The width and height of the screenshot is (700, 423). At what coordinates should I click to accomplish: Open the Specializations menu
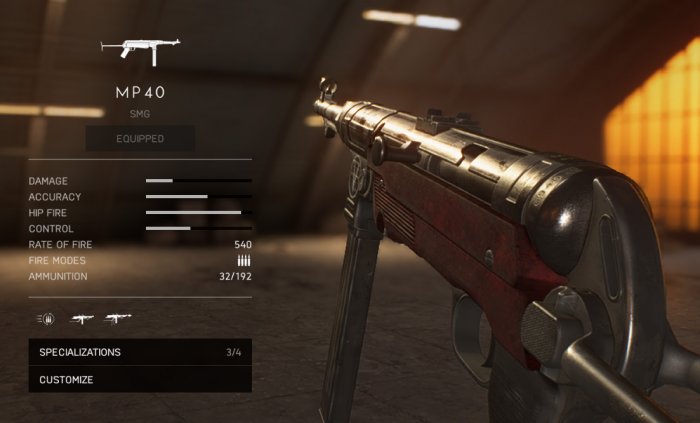140,352
